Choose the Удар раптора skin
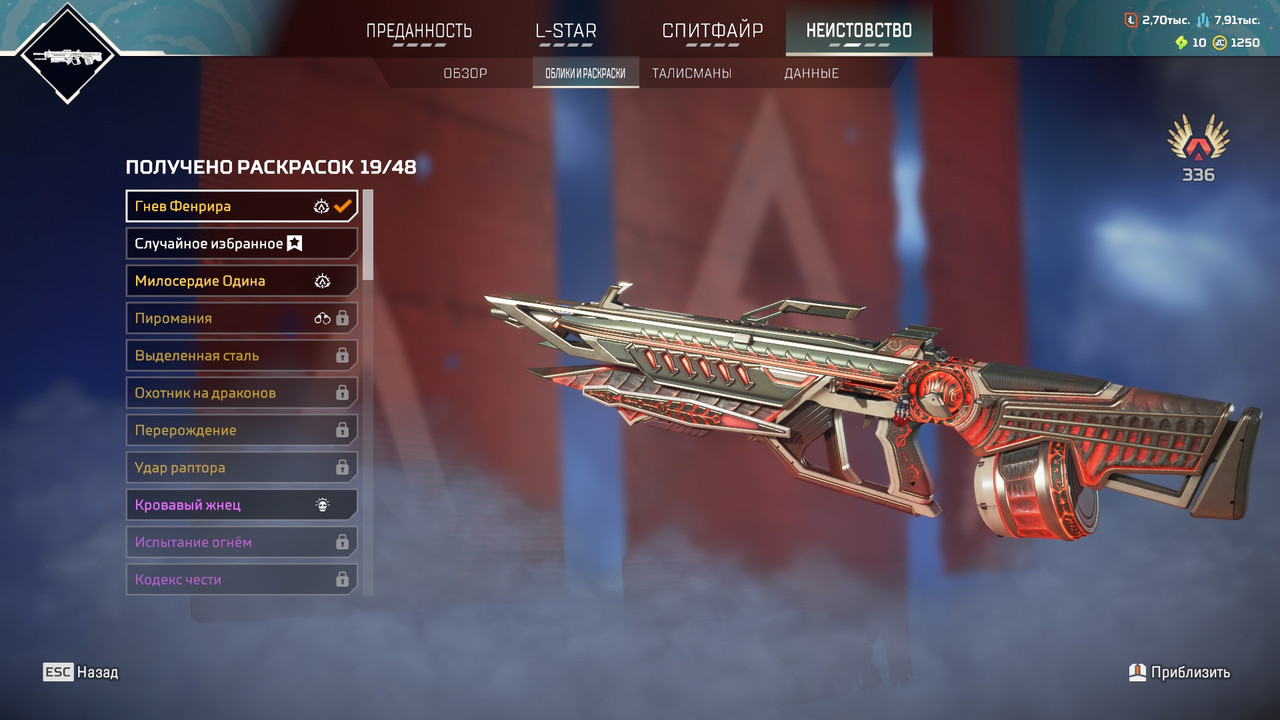The width and height of the screenshot is (1280, 720). tap(241, 467)
